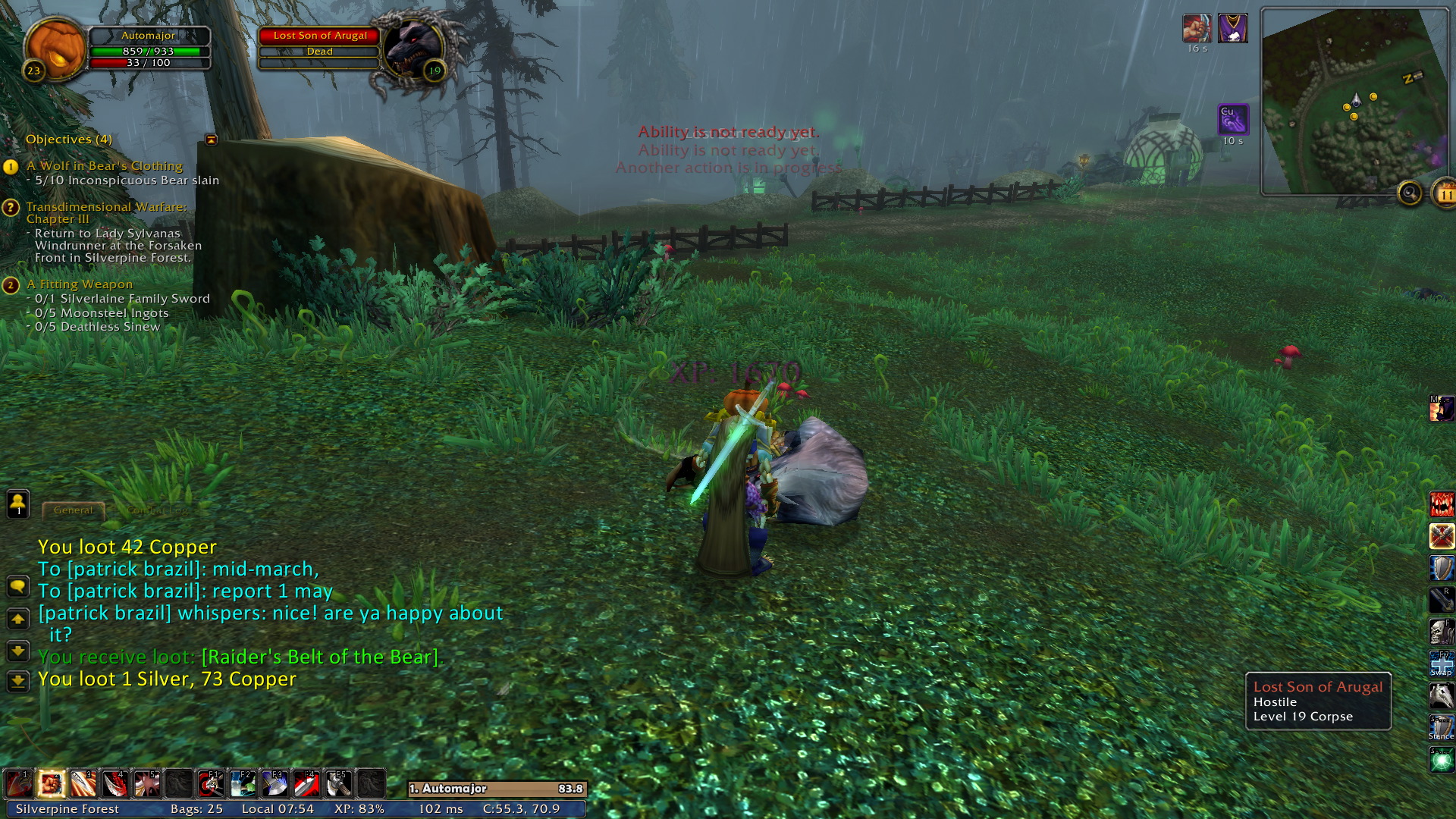
Task: Click the Lost Son of Arugal target frame
Action: (319, 36)
